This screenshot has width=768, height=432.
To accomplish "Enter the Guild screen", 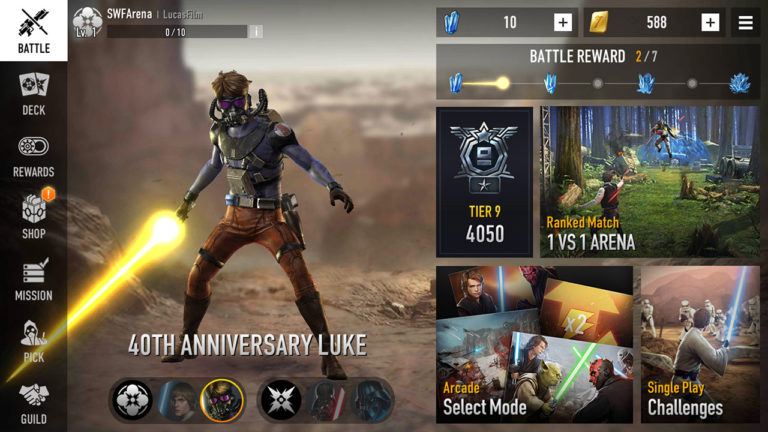I will (x=34, y=403).
